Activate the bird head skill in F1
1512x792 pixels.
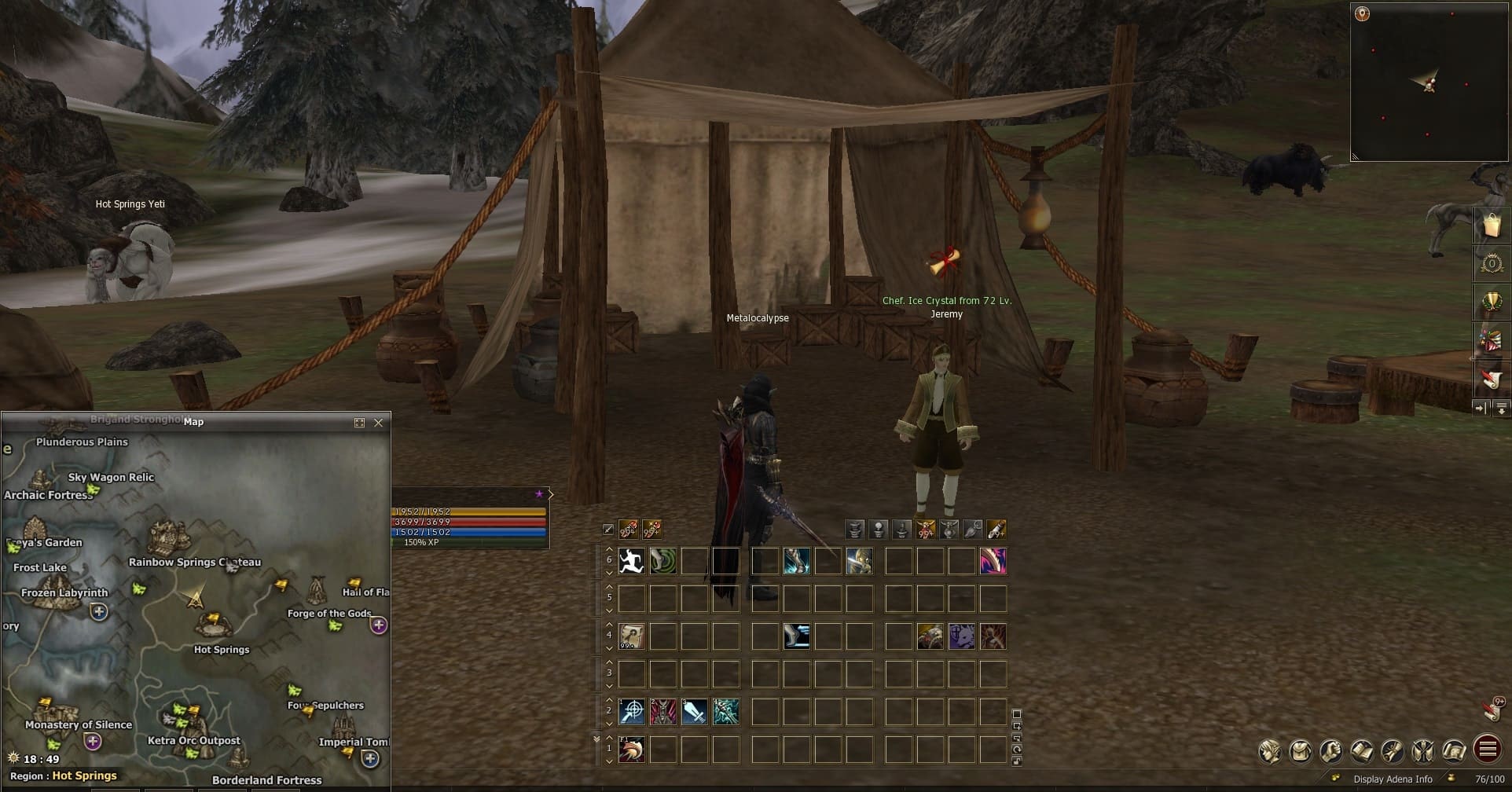[631, 750]
